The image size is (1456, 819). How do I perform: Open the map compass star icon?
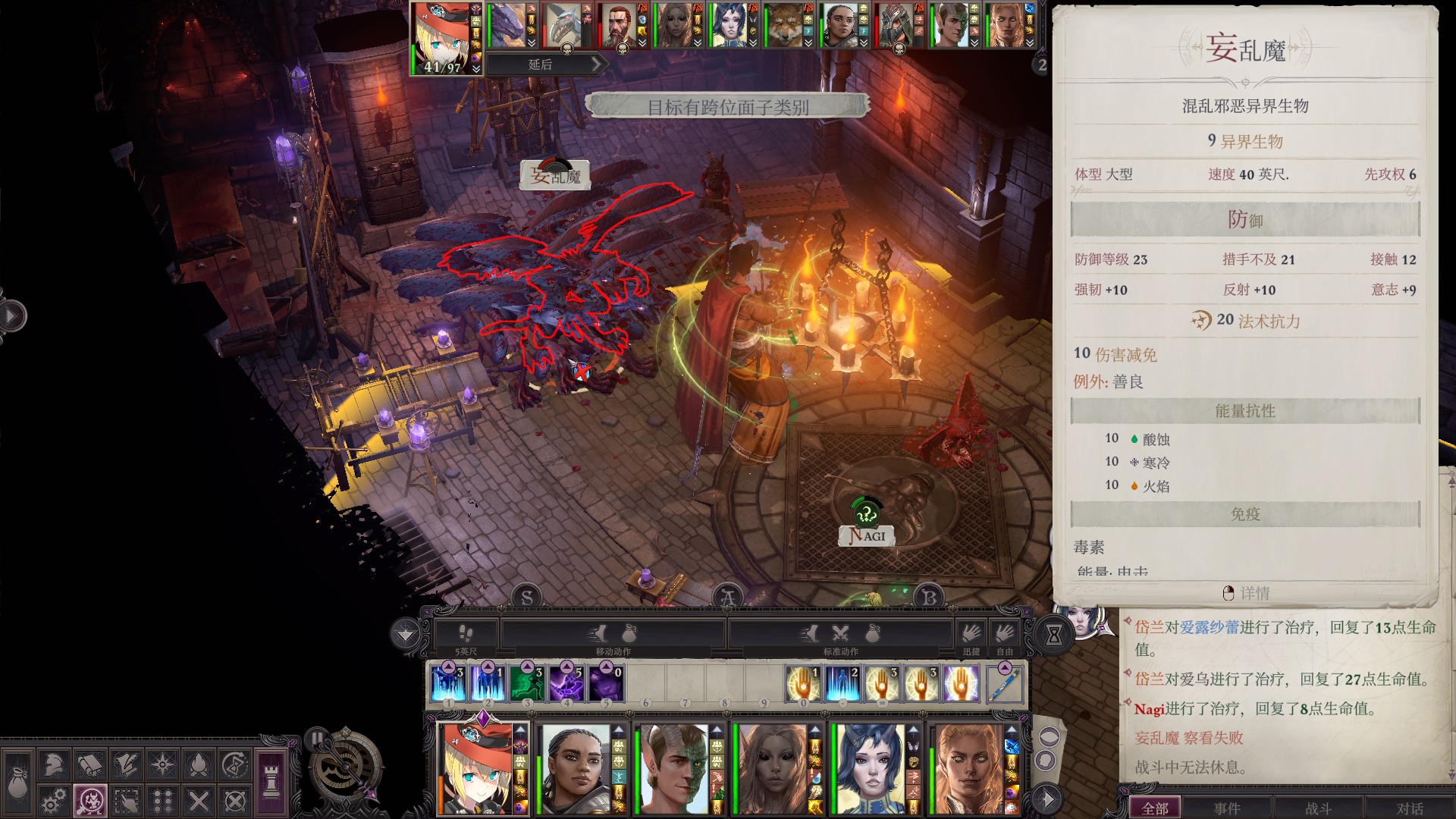162,764
